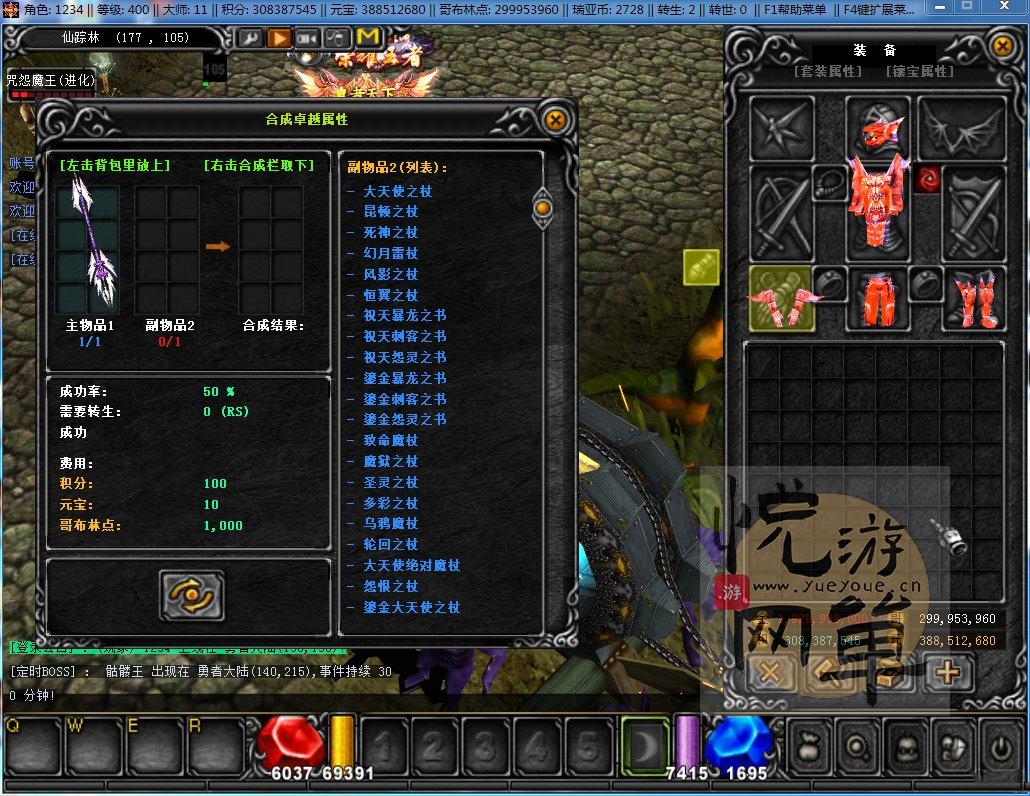Click the power button on the bottom bar

click(x=1000, y=746)
